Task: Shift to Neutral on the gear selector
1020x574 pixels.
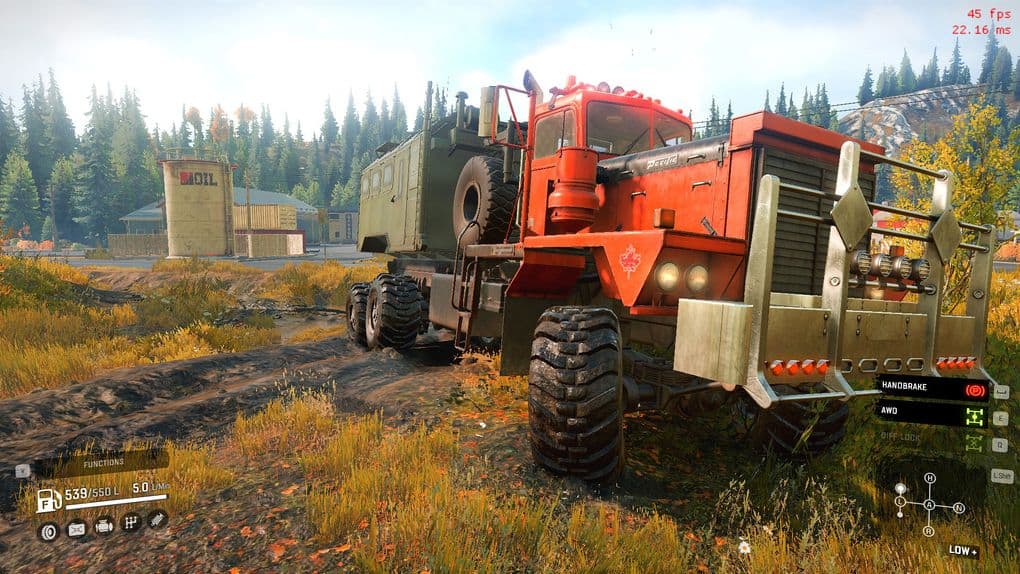Action: (959, 507)
